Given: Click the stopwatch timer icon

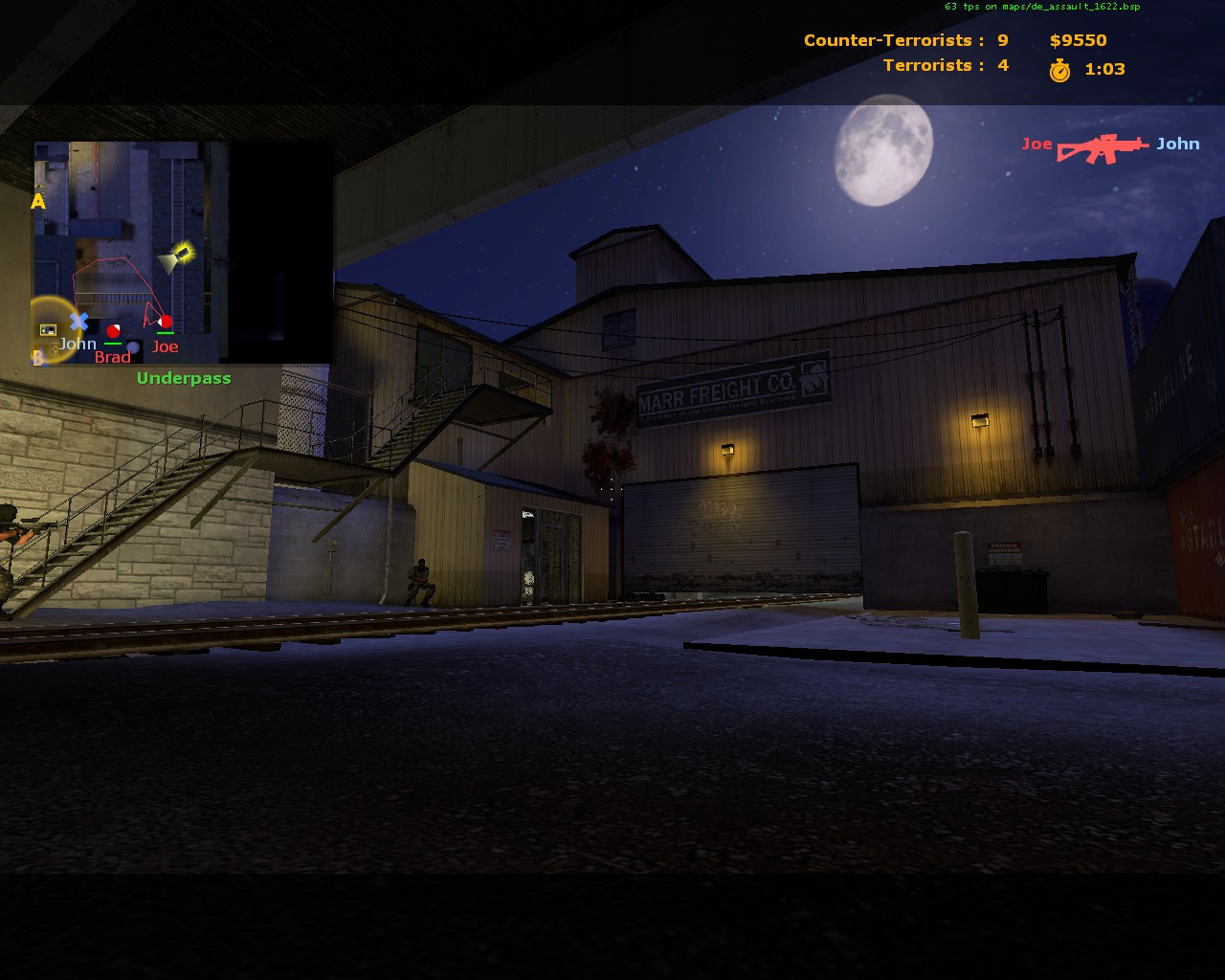Looking at the screenshot, I should (x=1060, y=68).
